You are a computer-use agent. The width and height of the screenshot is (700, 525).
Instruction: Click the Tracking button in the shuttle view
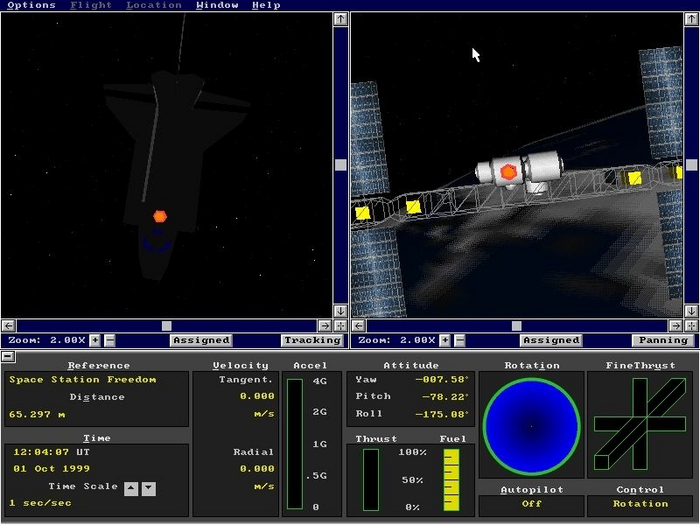311,340
